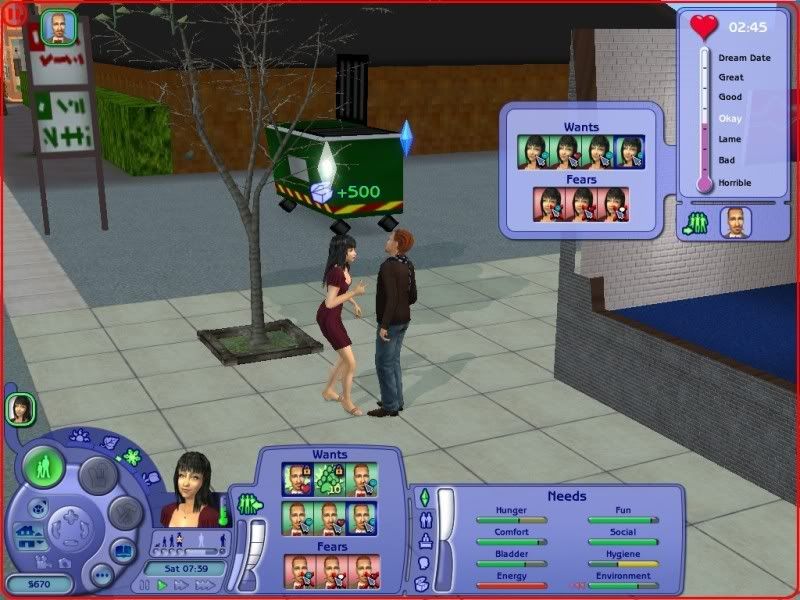Screen dimensions: 800x600
Task: Select the man's portrait at top-left
Action: pos(58,28)
